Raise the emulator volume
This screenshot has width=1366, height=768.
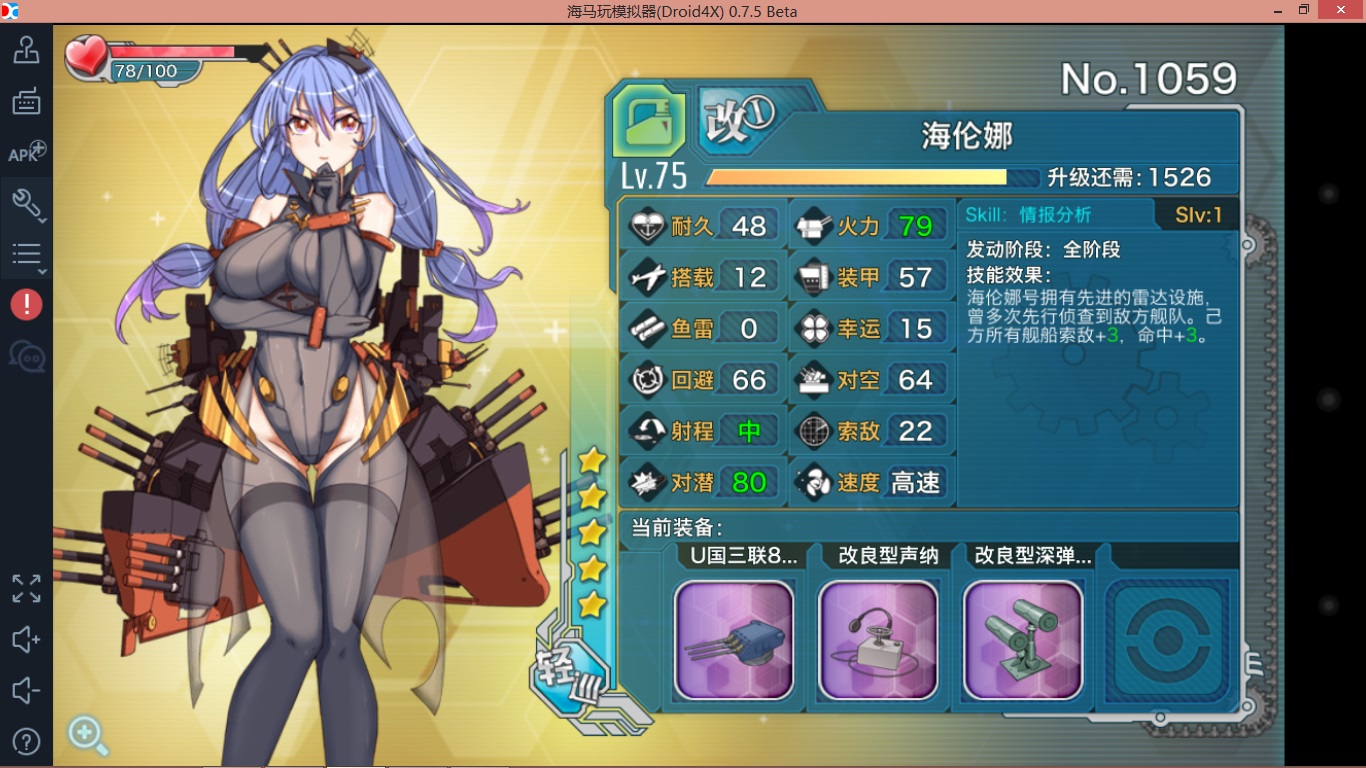click(x=26, y=640)
